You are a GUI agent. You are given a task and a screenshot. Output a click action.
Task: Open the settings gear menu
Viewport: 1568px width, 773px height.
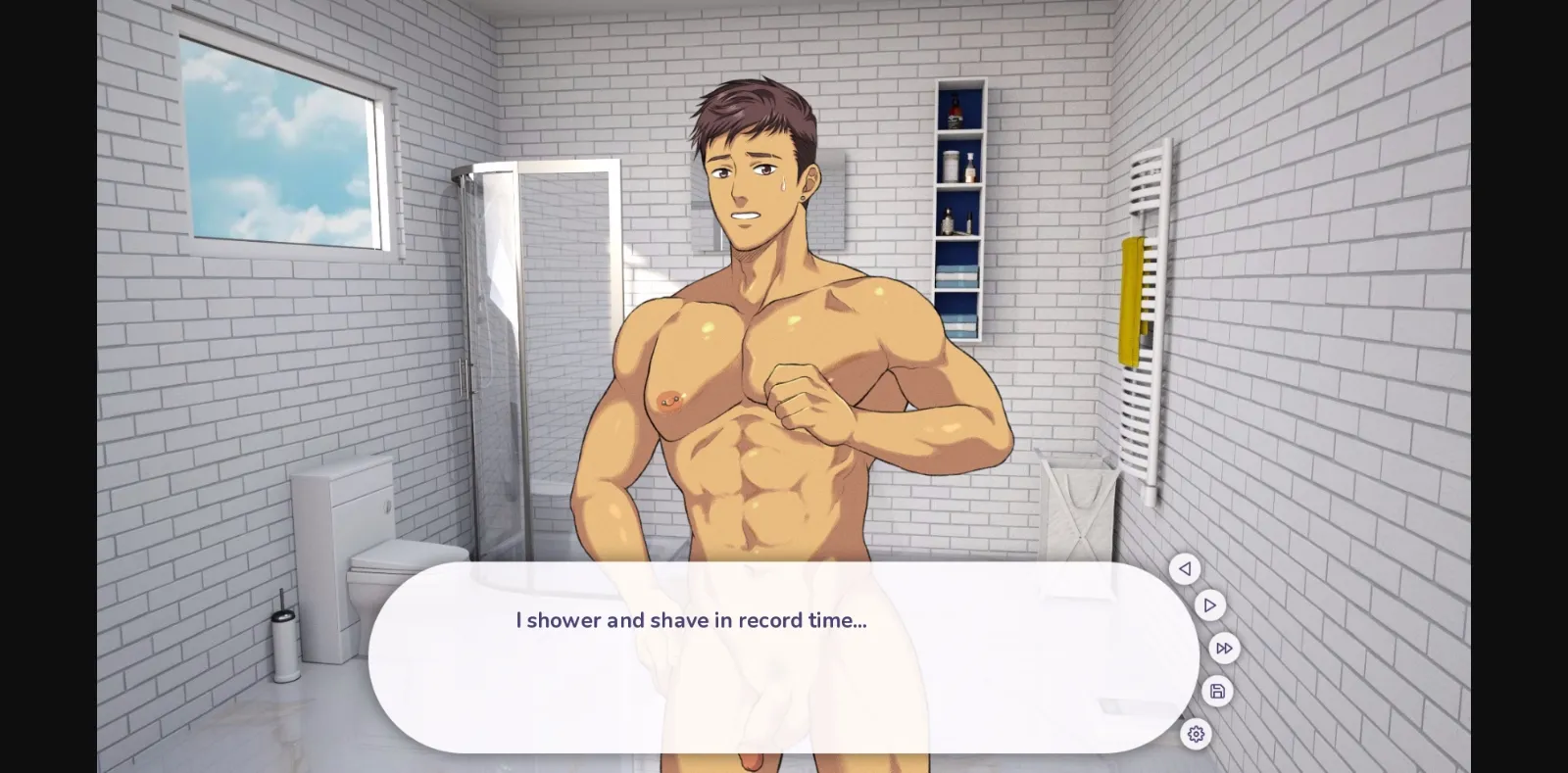(x=1197, y=734)
